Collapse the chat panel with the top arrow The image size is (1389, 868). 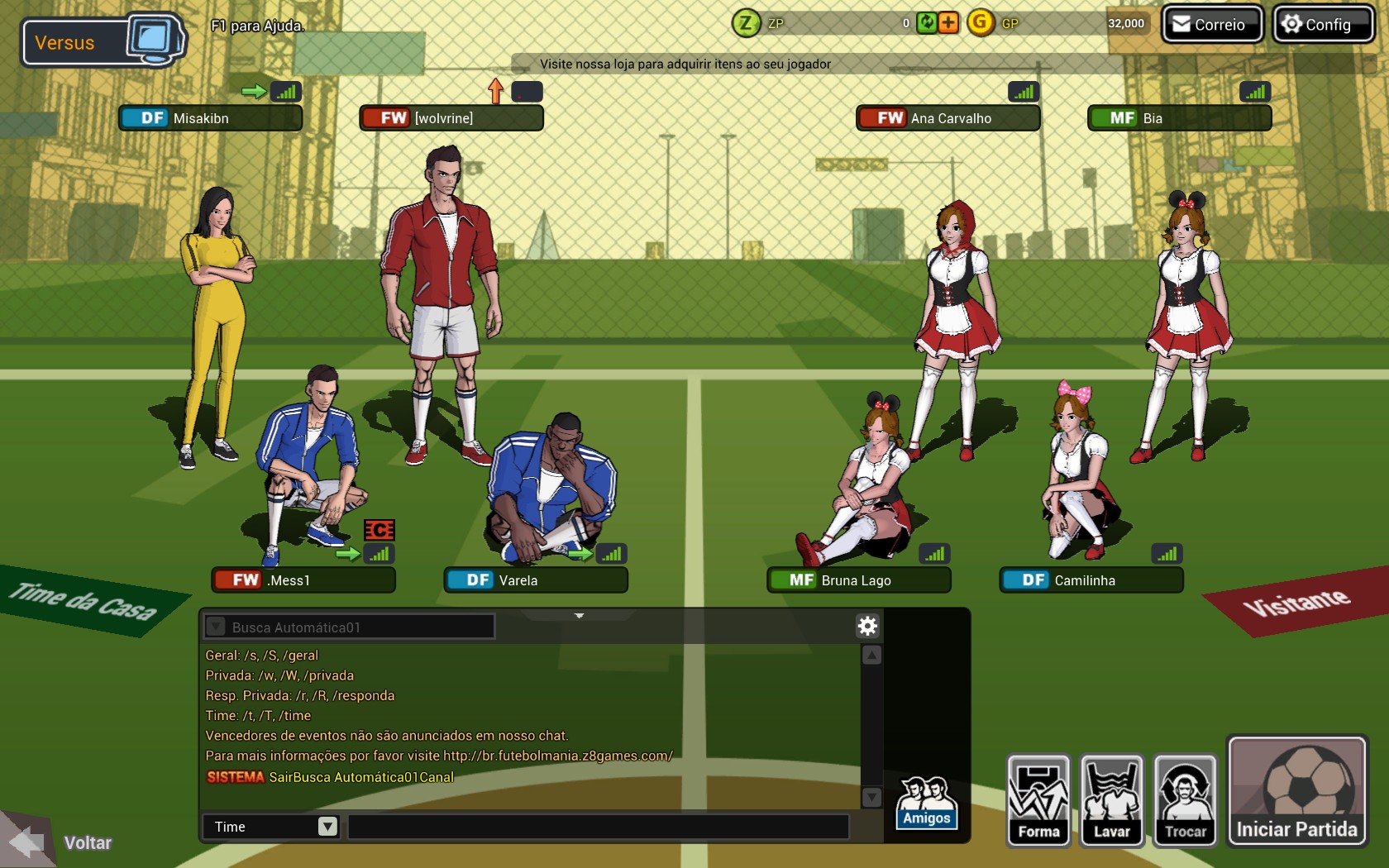(x=581, y=616)
